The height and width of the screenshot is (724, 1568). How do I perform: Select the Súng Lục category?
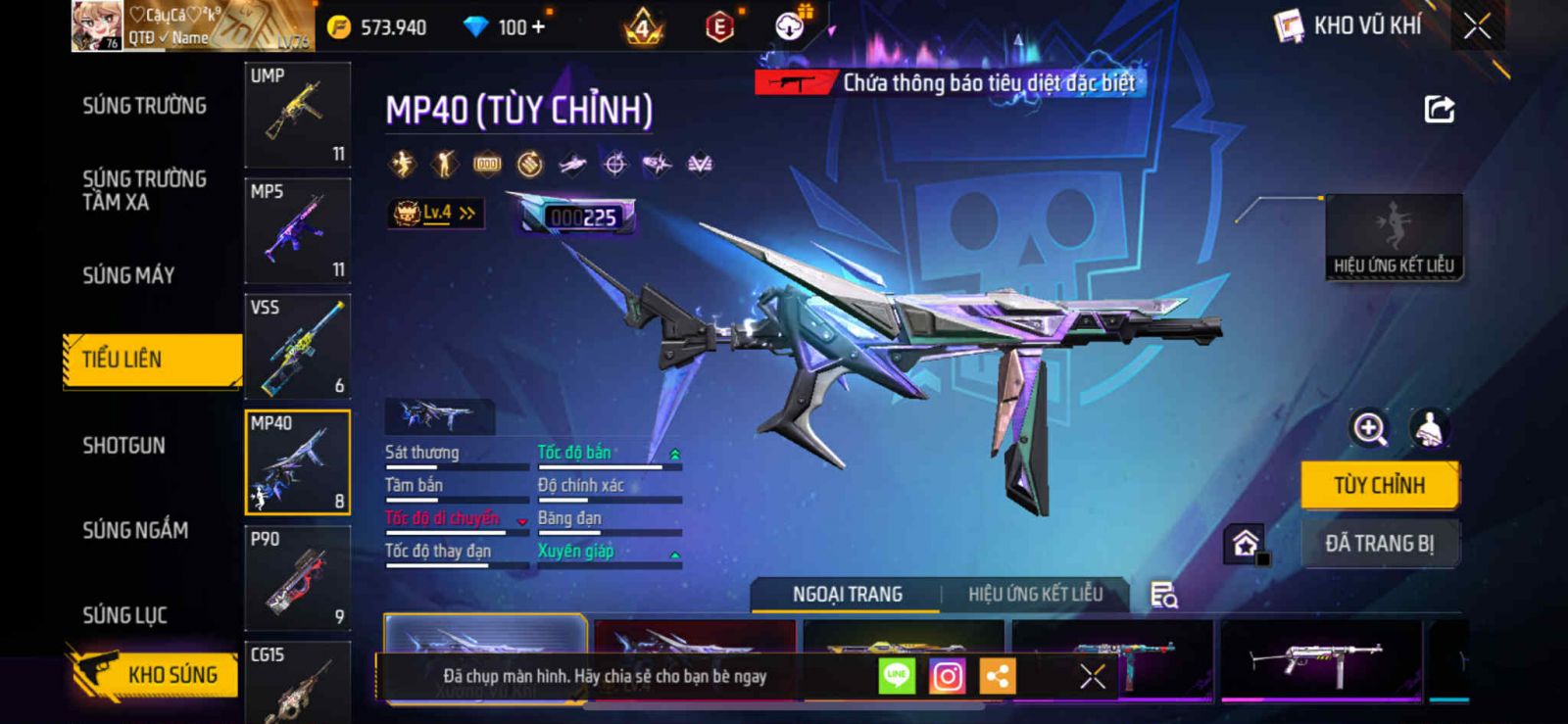[x=124, y=615]
